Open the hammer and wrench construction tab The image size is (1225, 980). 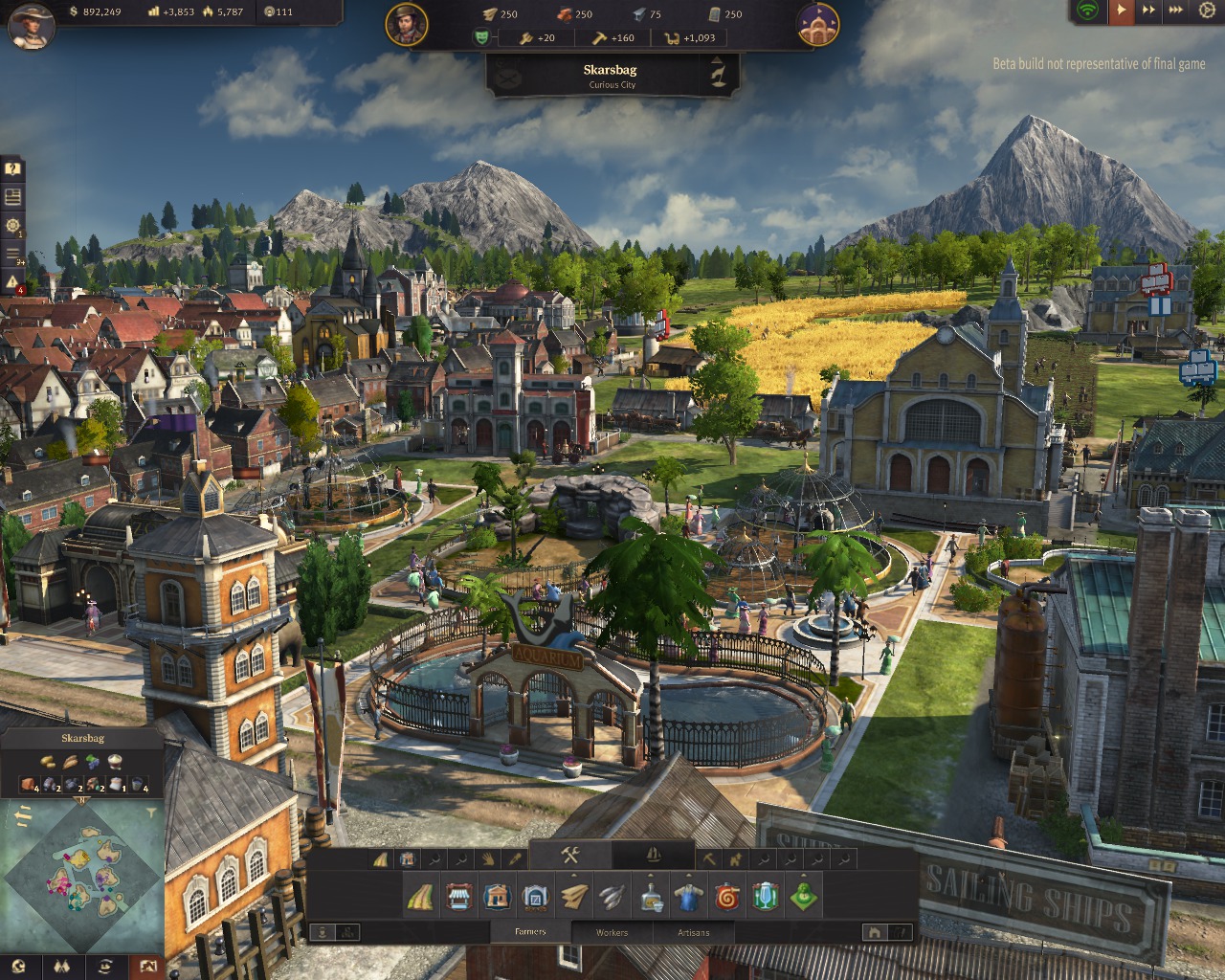click(x=570, y=856)
